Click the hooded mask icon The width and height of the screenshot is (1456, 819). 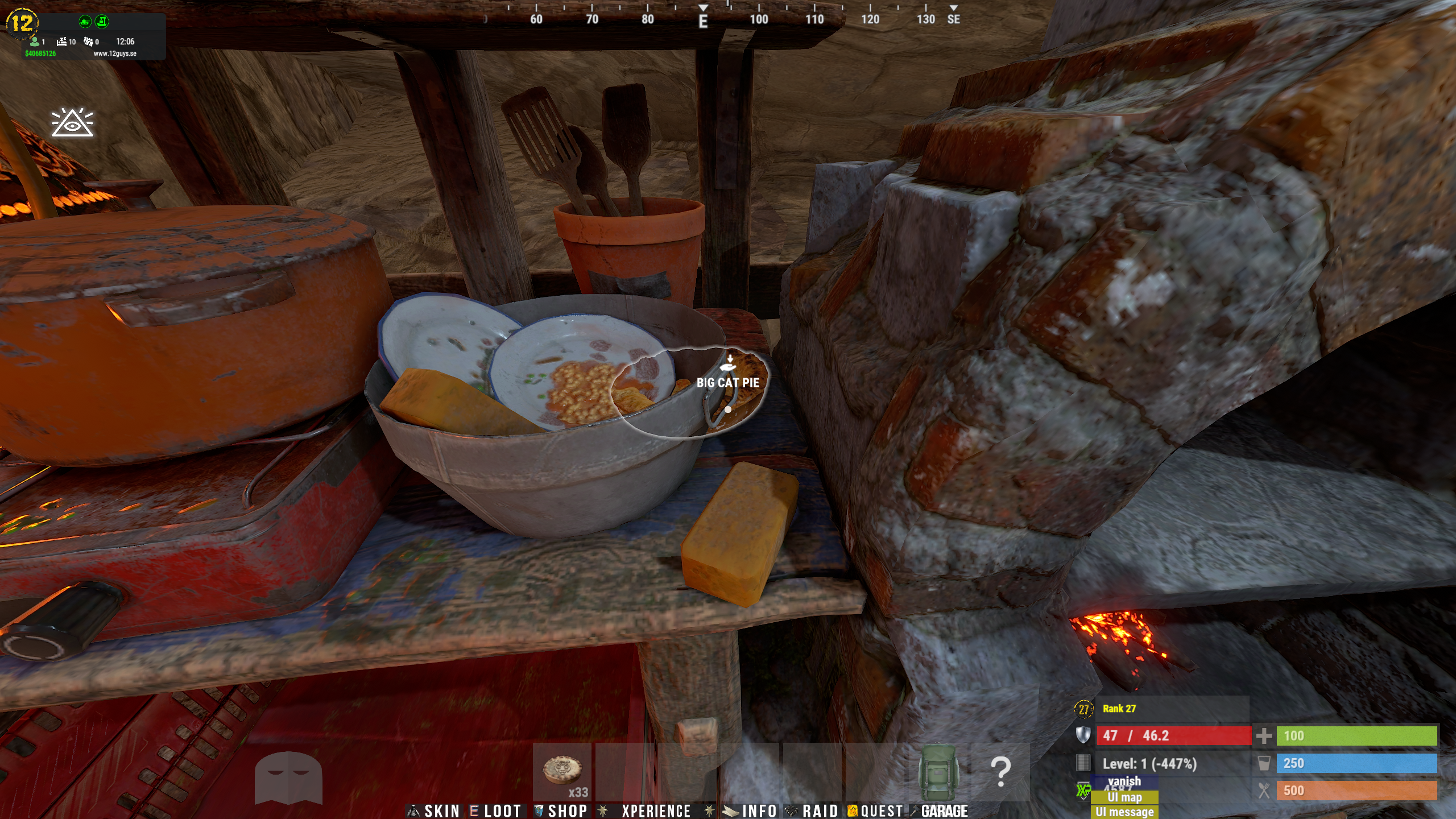click(x=288, y=777)
